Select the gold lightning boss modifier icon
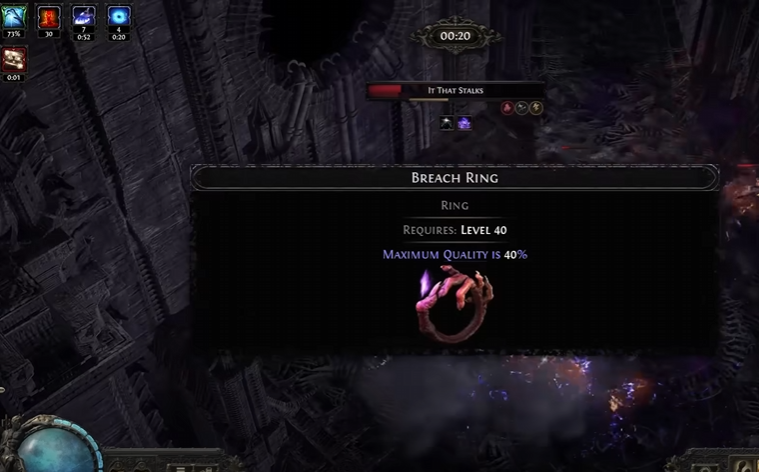Image resolution: width=759 pixels, height=472 pixels. coord(536,108)
